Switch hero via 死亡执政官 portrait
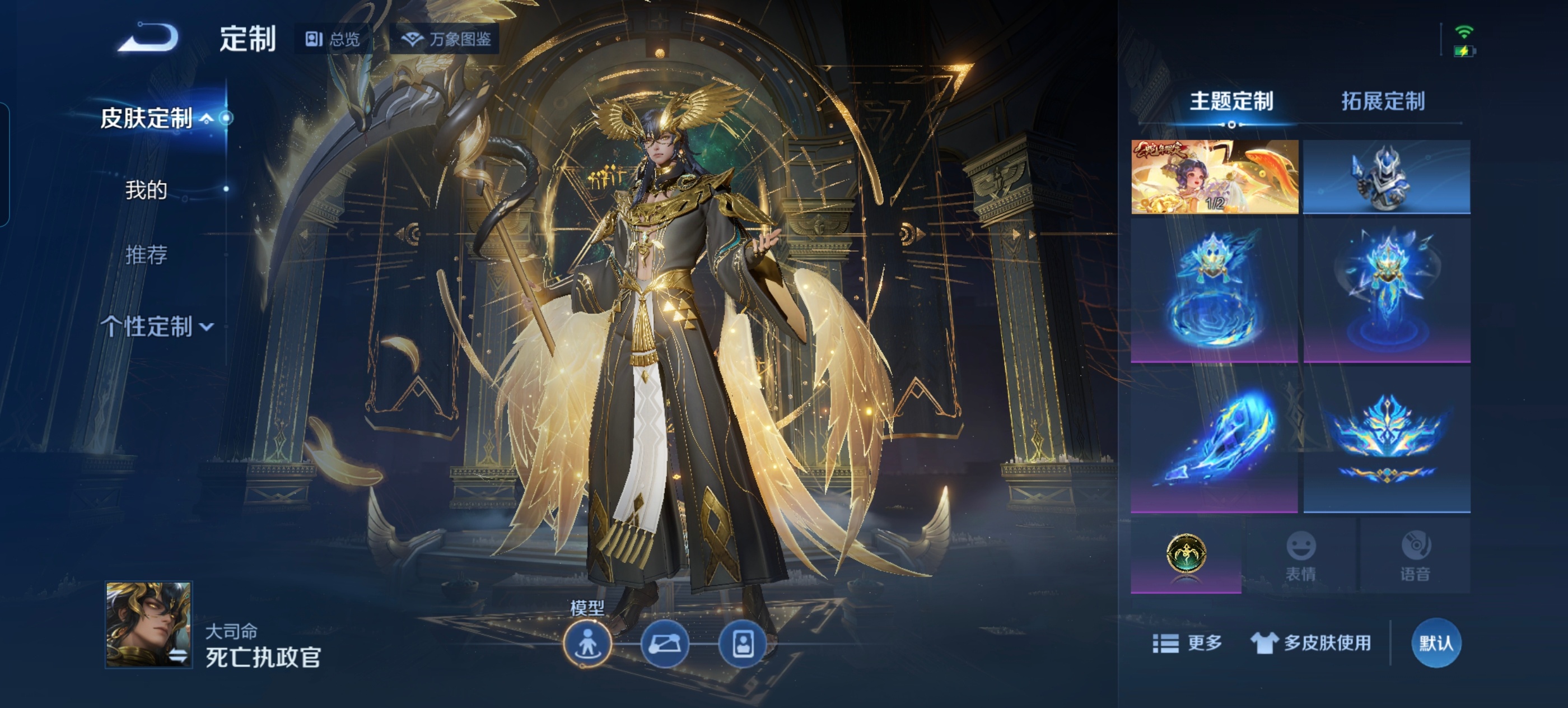The image size is (1568, 708). click(x=149, y=624)
